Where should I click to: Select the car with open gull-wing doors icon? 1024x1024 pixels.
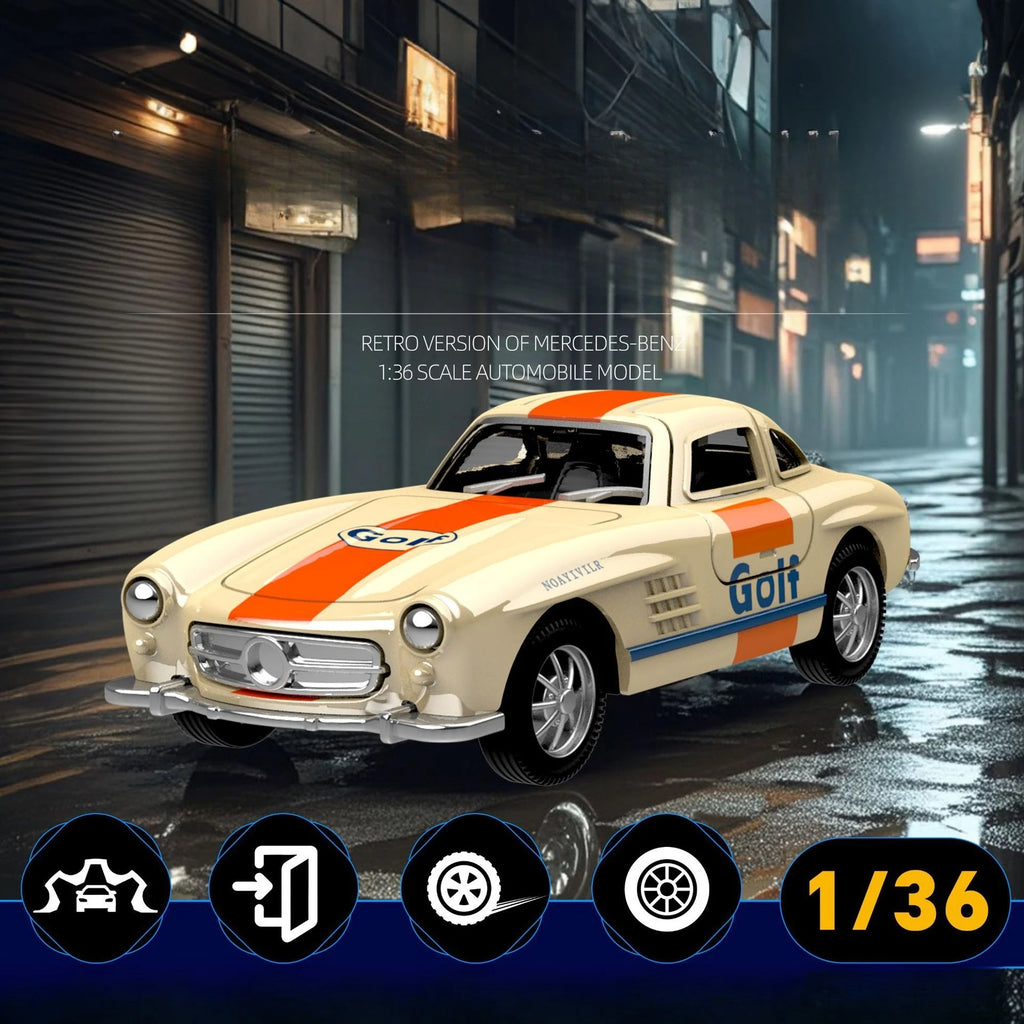95,889
